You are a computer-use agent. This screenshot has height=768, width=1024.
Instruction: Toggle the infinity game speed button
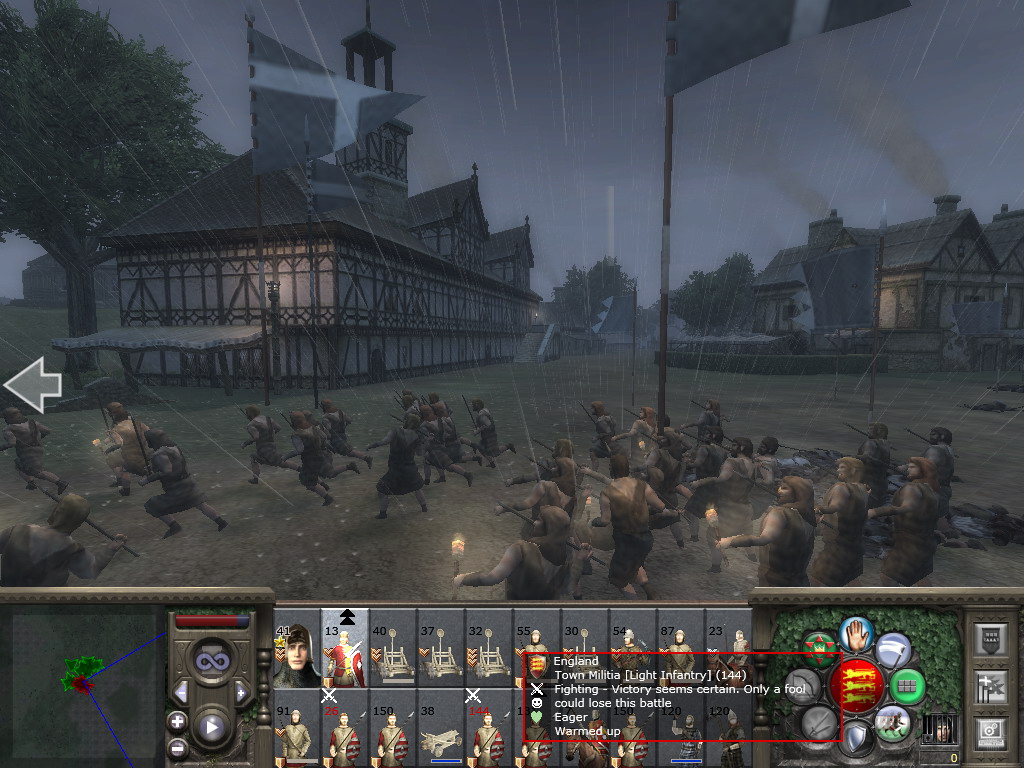tap(210, 660)
